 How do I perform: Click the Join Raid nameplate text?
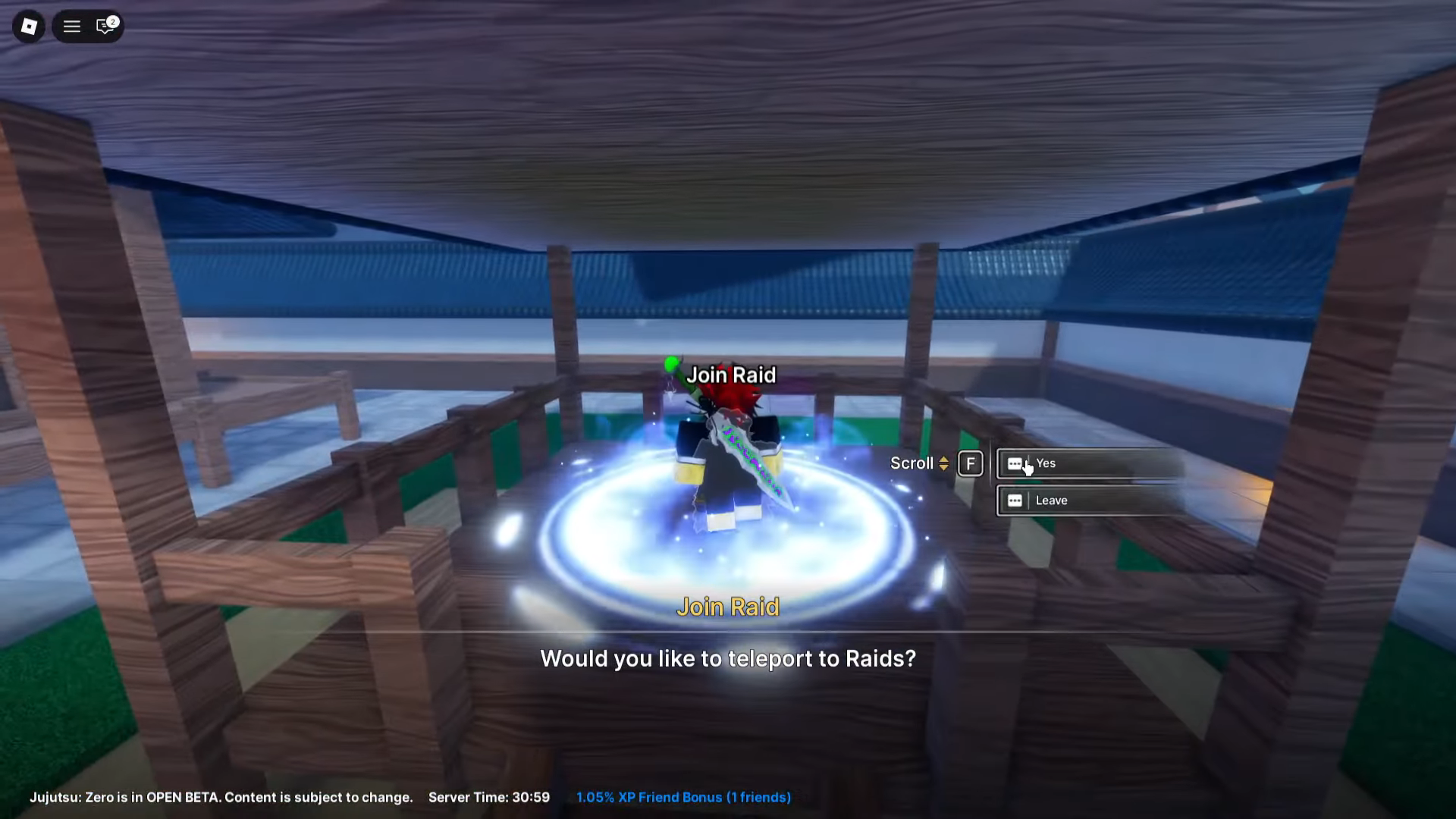point(731,375)
